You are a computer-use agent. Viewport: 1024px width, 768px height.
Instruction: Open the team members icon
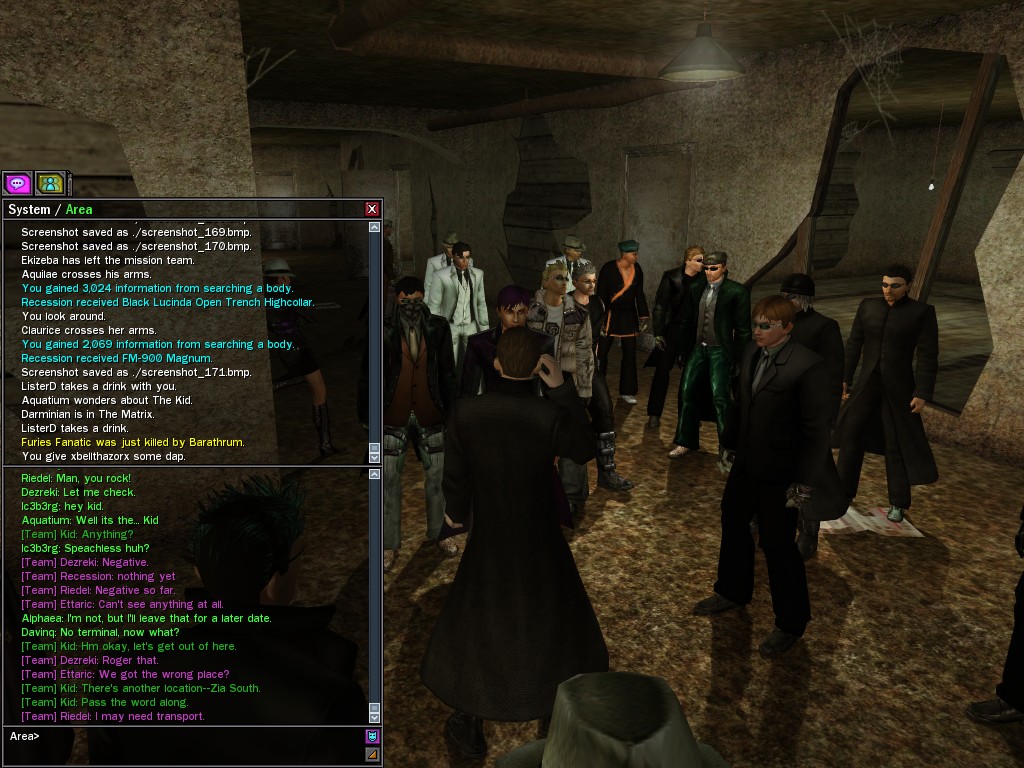50,183
